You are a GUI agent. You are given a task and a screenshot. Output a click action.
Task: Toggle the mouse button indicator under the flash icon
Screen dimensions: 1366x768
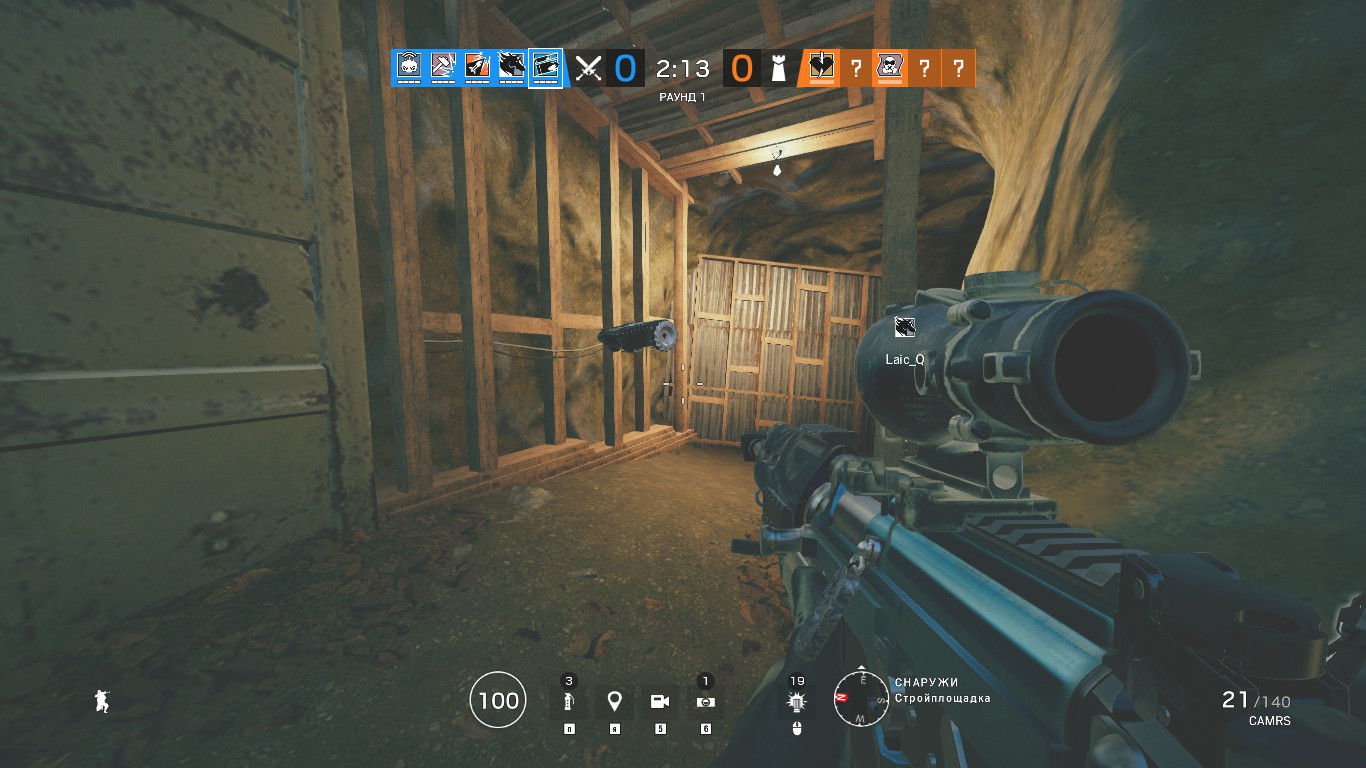tap(797, 727)
